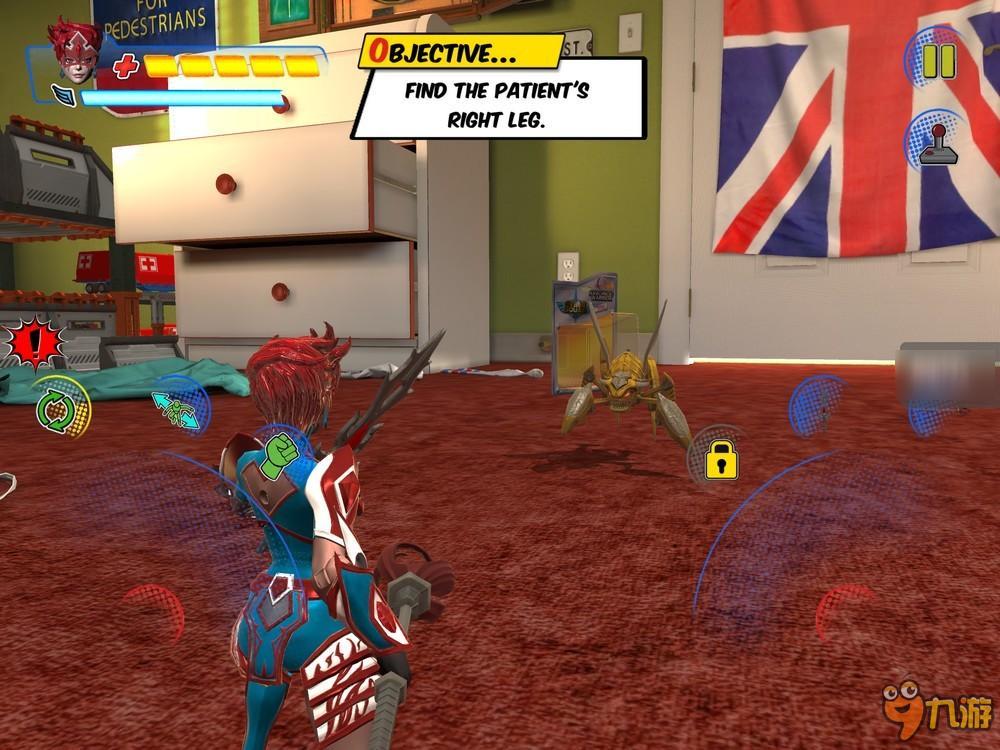Pause the game with the yellow pause button

pyautogui.click(x=938, y=61)
